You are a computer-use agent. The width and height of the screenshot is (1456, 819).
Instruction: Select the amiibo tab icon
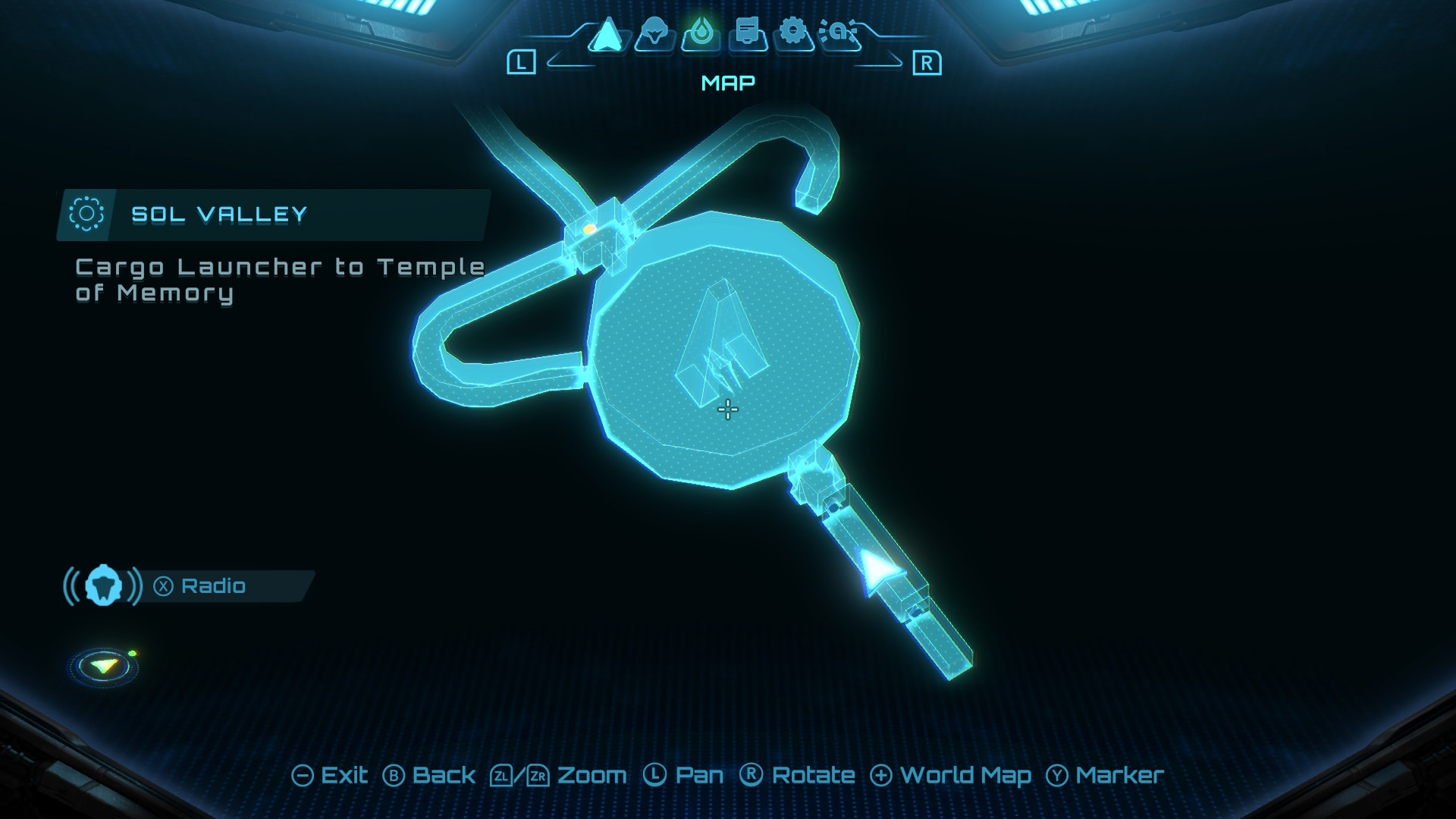[840, 33]
